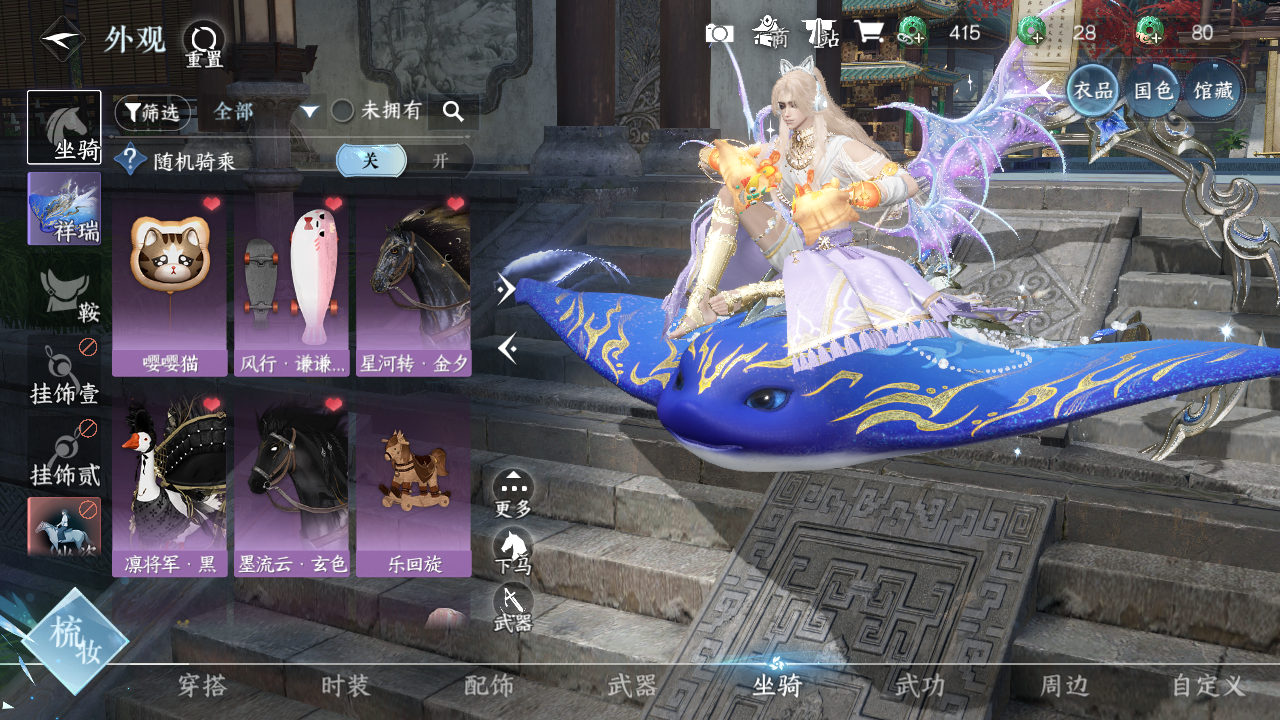The image size is (1280, 720).
Task: Click the 更多 more options button
Action: [513, 493]
